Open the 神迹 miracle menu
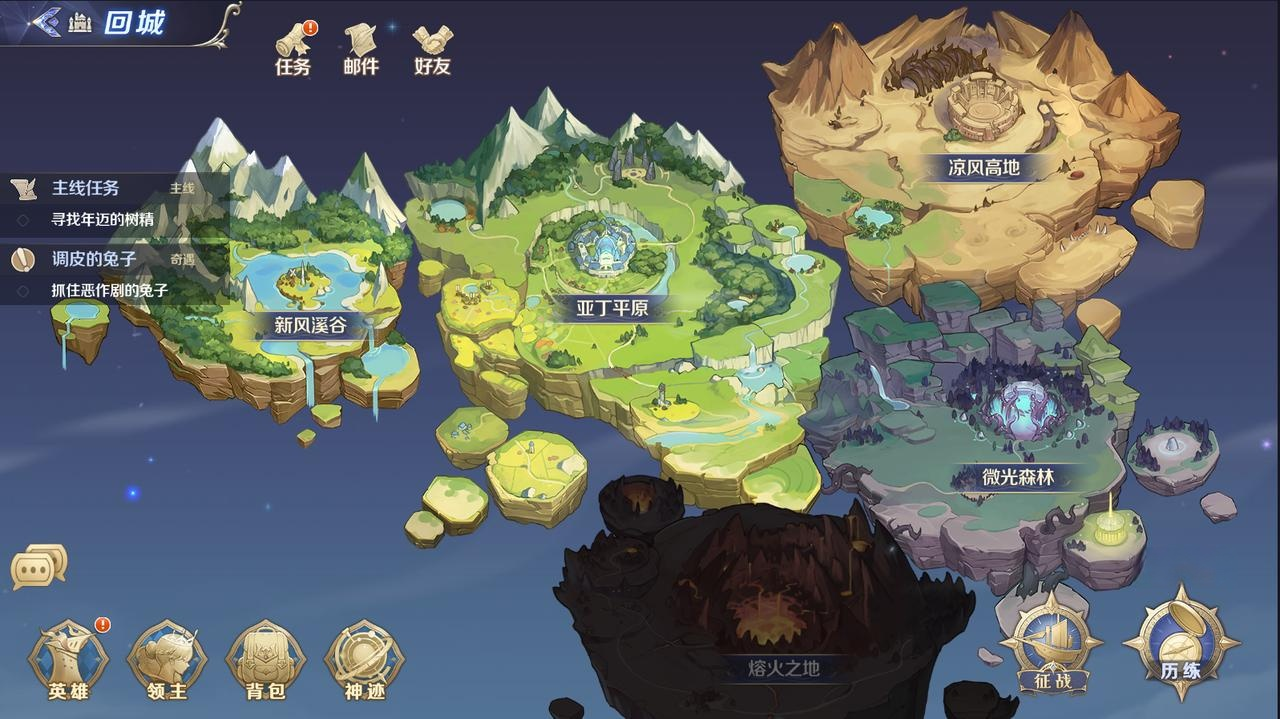The image size is (1280, 719). point(364,660)
